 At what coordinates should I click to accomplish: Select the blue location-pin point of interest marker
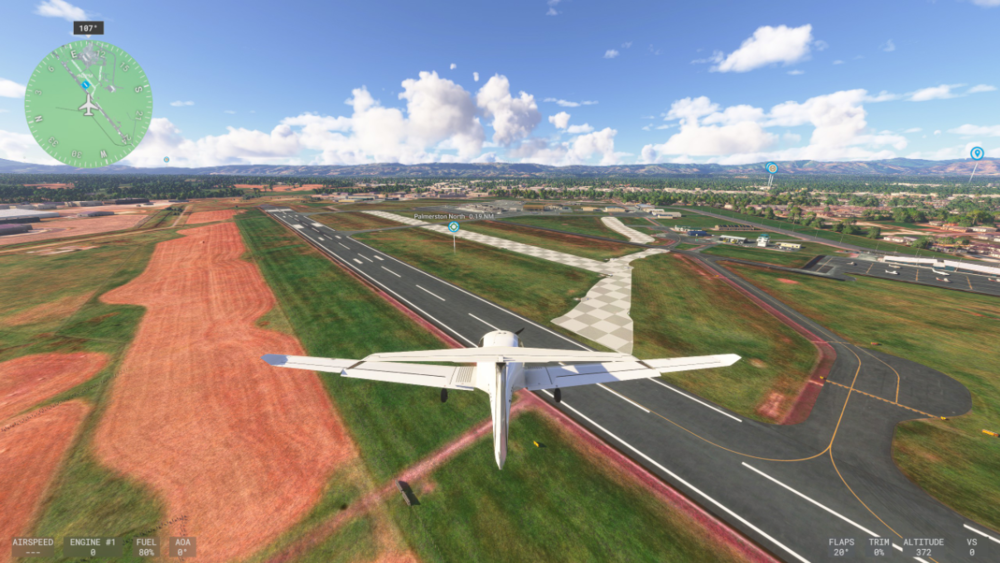(x=976, y=153)
